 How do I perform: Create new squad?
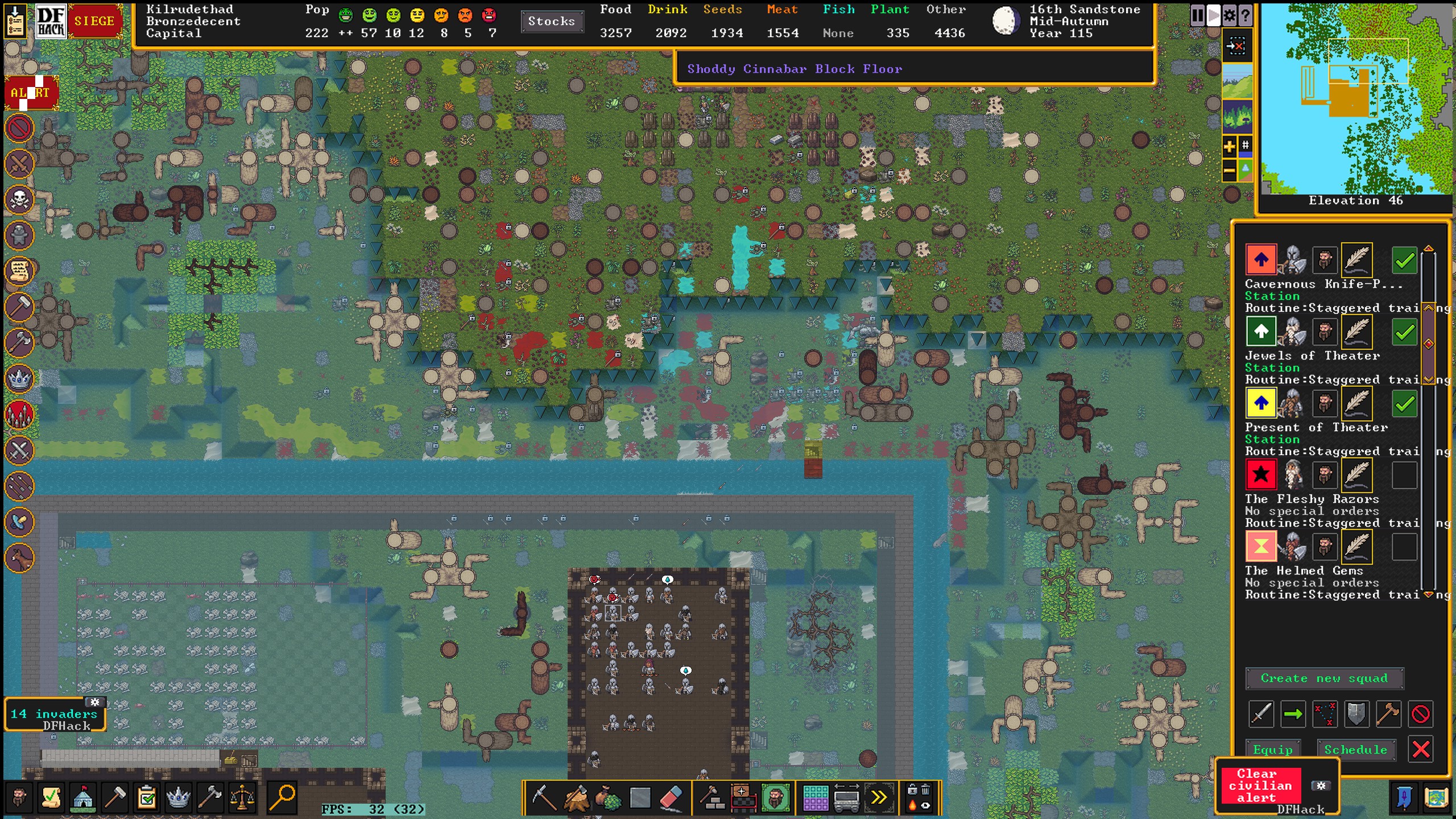(1324, 679)
